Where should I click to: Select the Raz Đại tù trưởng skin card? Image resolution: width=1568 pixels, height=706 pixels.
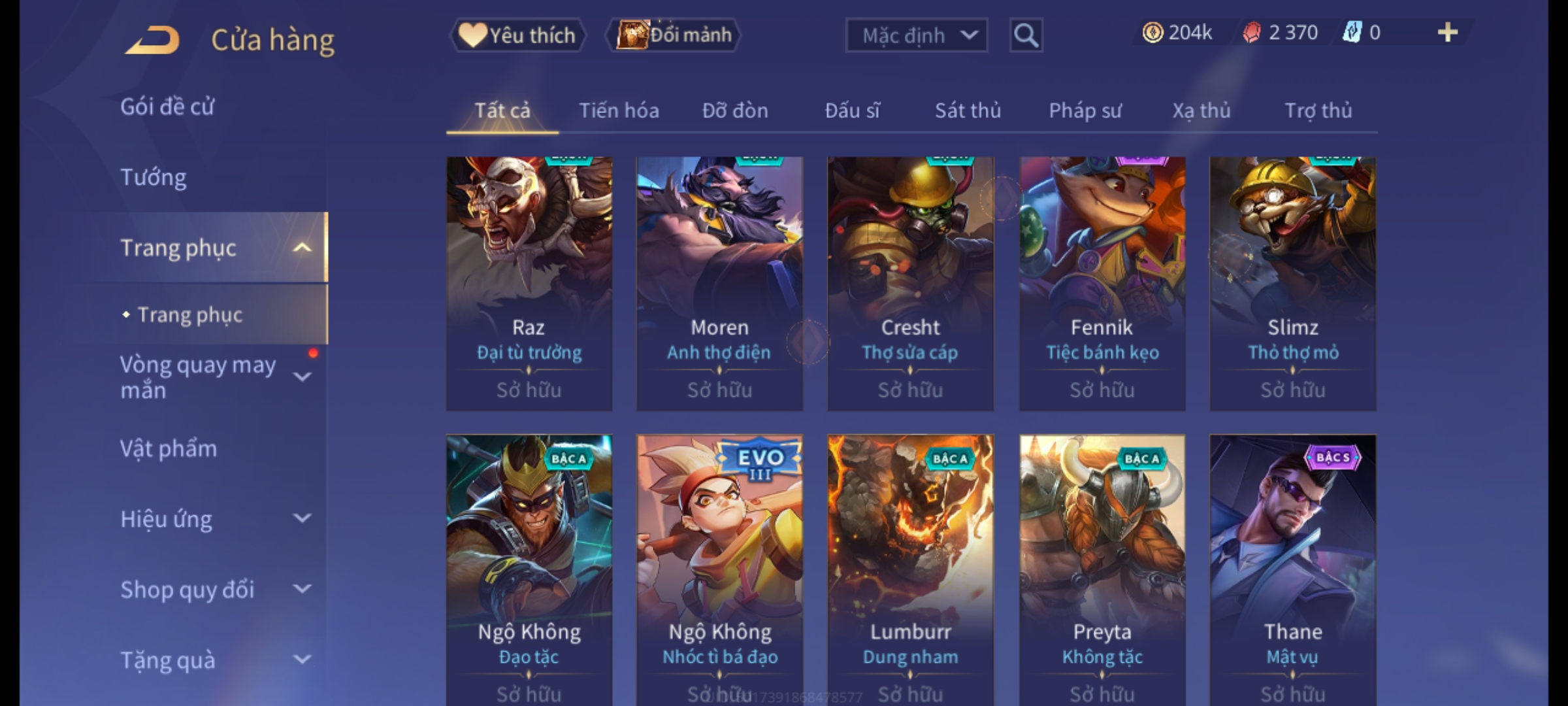click(529, 283)
